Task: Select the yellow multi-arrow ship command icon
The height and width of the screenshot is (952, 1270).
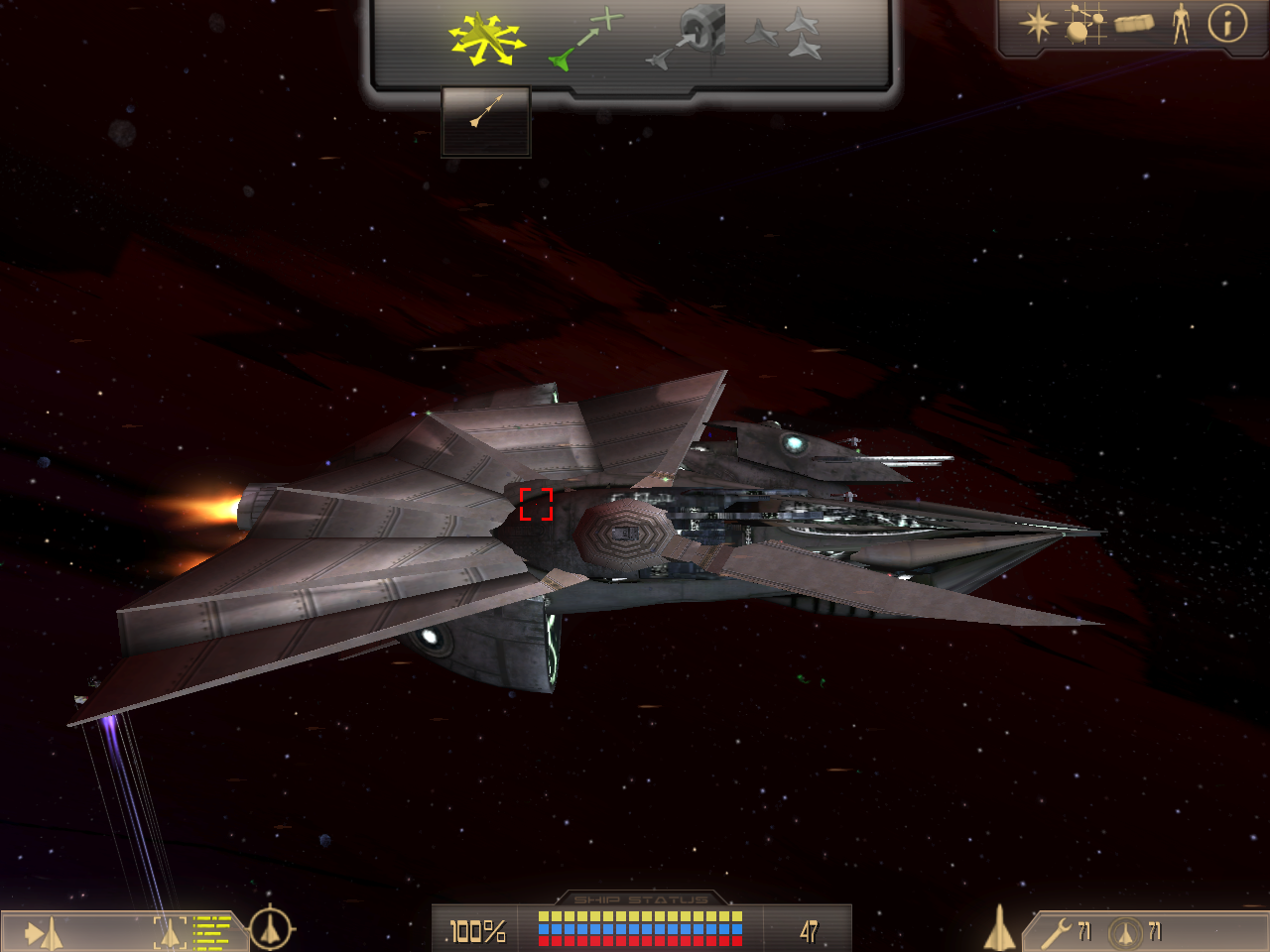Action: 485,40
